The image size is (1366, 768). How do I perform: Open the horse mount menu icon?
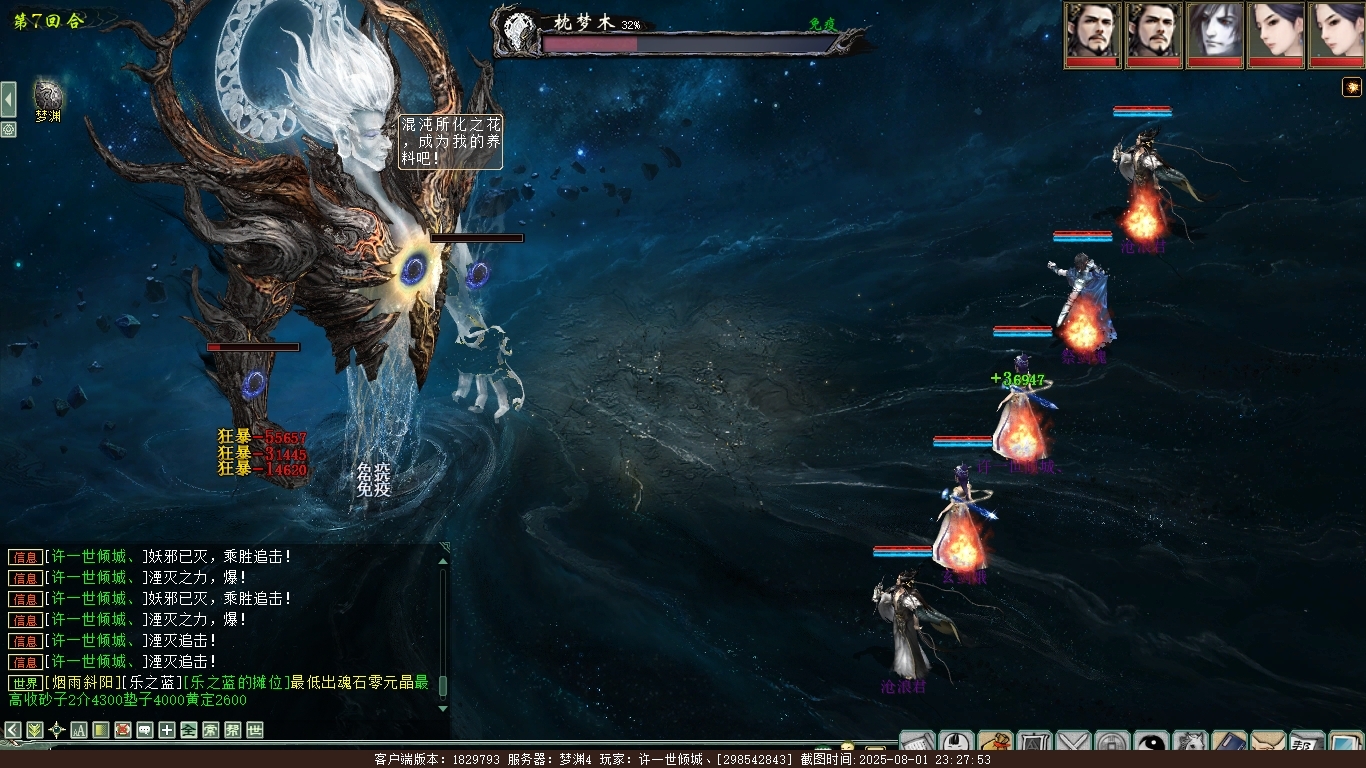tap(1190, 743)
